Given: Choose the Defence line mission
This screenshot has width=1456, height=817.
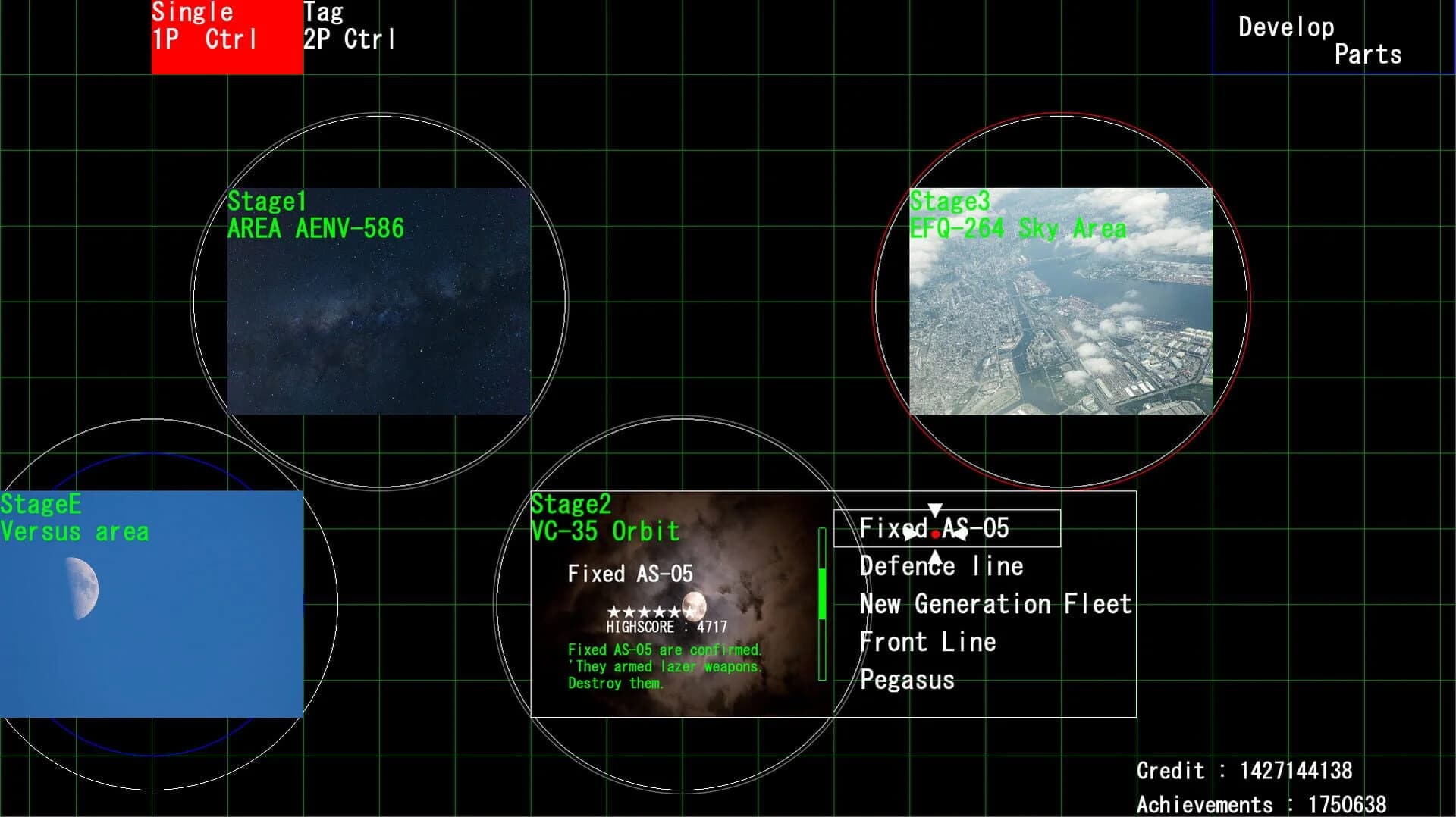Looking at the screenshot, I should coord(940,566).
